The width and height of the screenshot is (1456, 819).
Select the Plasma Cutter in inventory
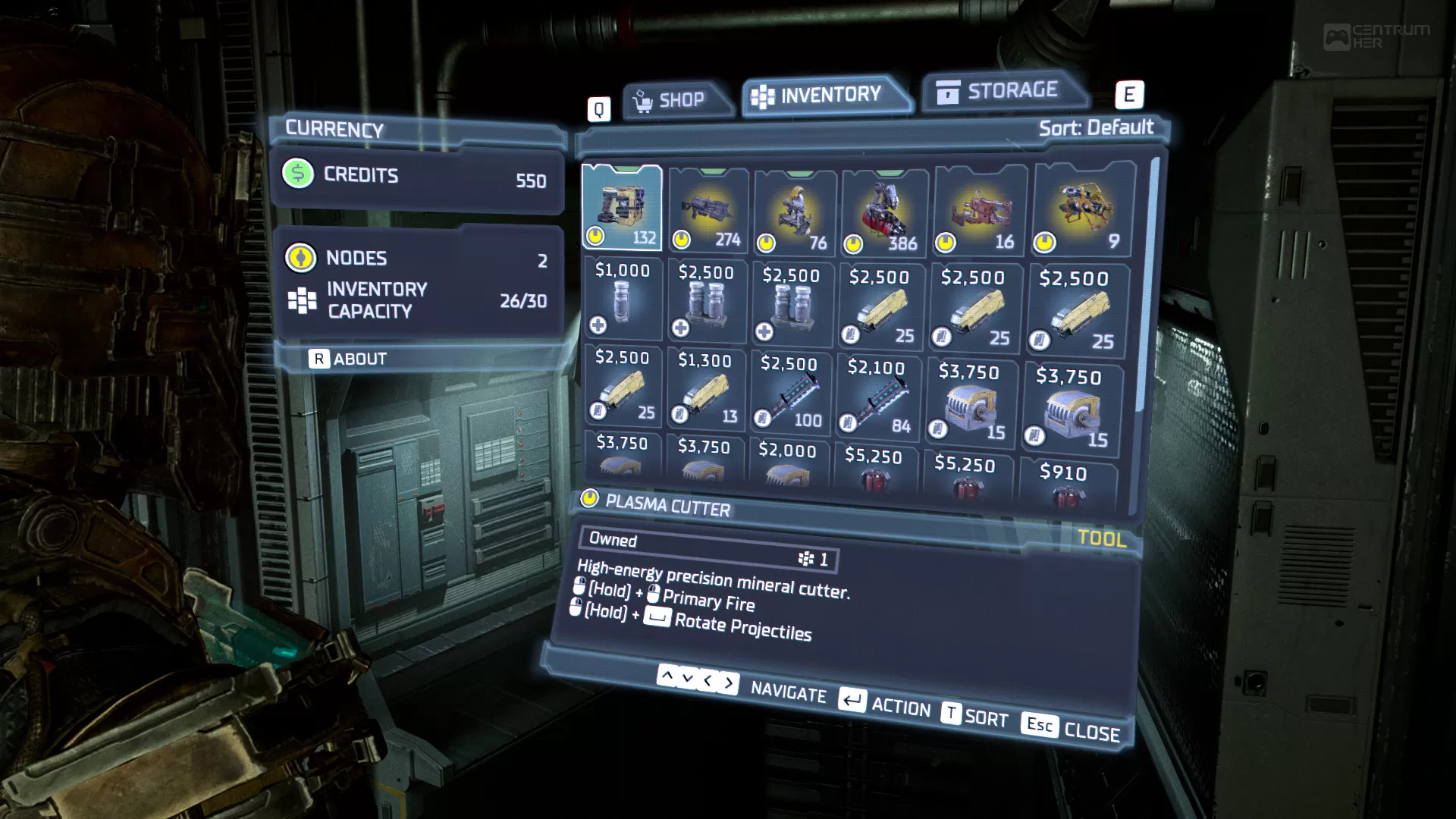click(622, 209)
